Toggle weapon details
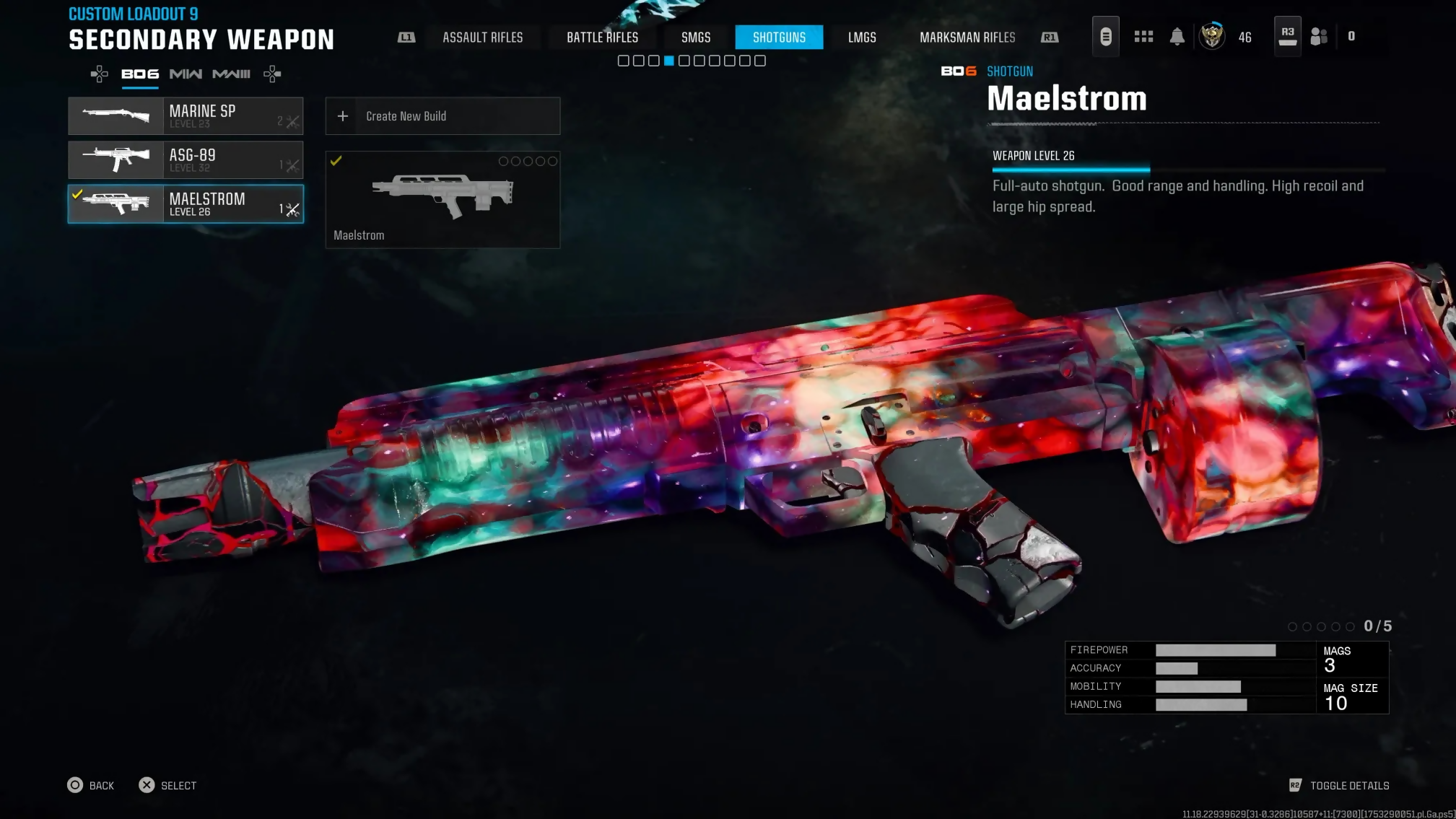 point(1340,785)
